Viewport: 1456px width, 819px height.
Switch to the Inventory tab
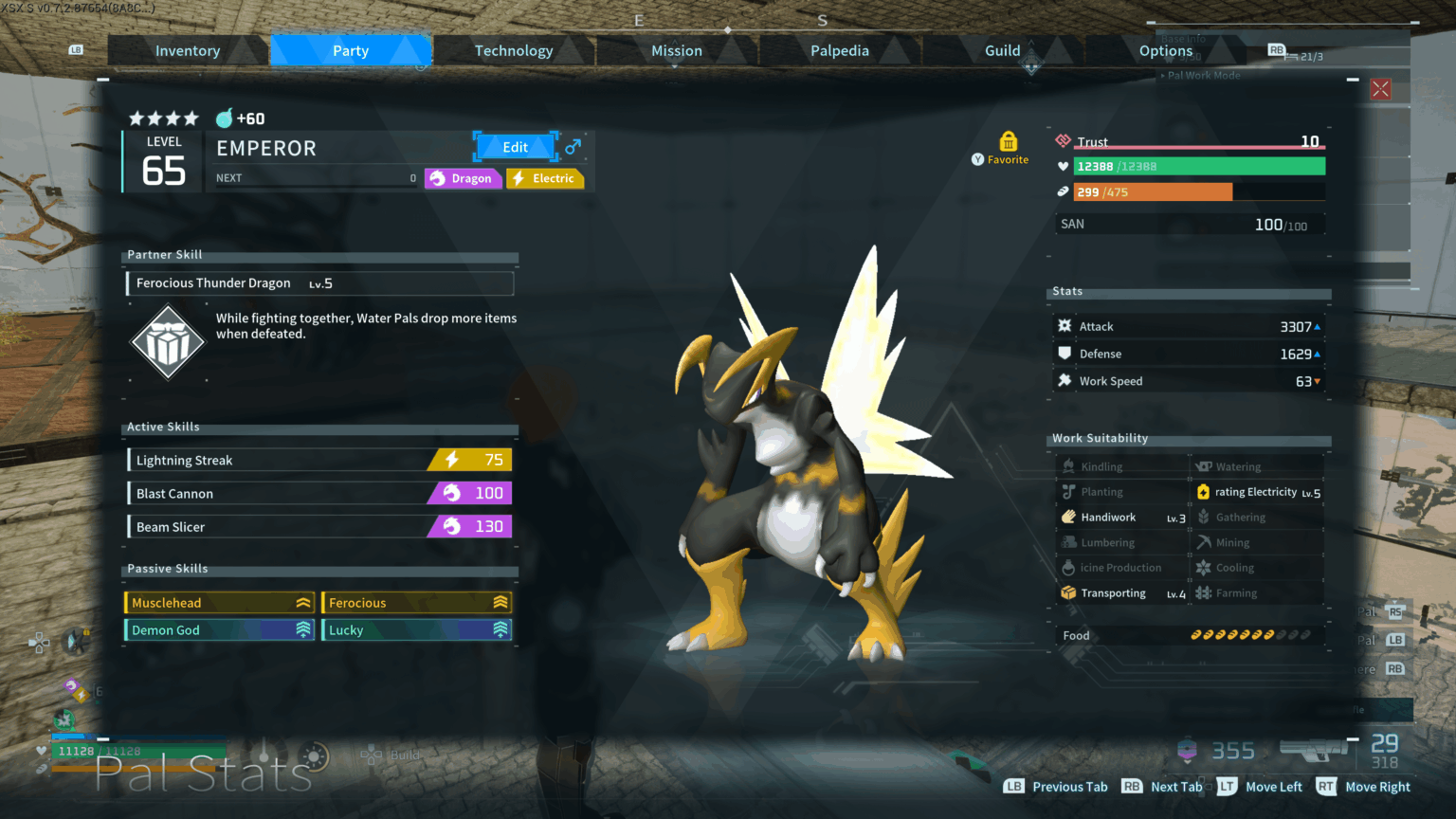coord(188,51)
